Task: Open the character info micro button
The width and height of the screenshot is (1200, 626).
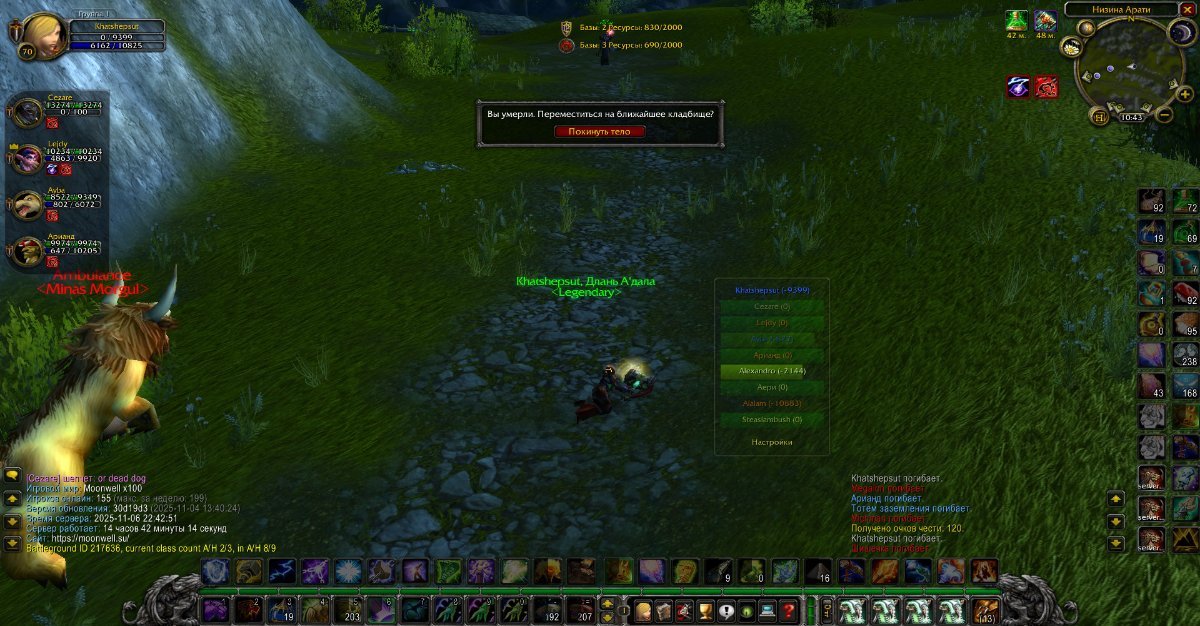Action: click(640, 610)
